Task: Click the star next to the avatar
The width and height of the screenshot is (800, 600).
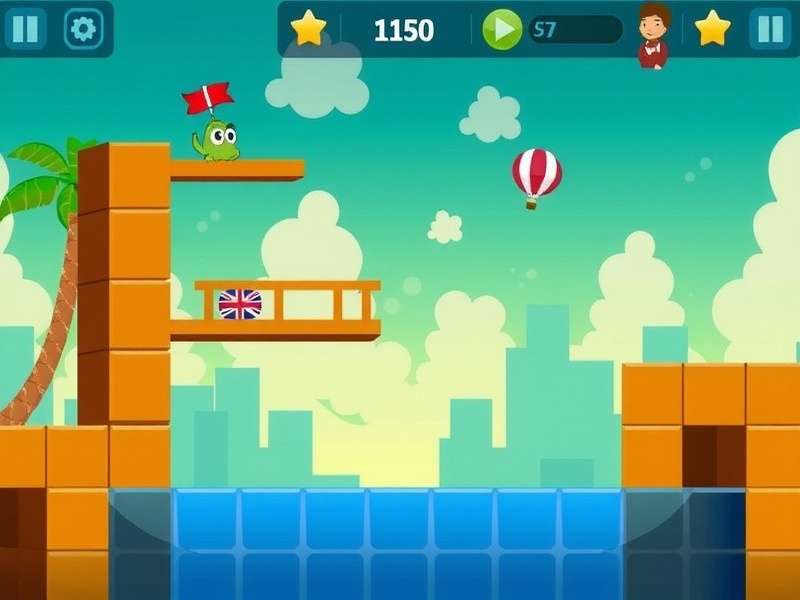Action: (713, 29)
